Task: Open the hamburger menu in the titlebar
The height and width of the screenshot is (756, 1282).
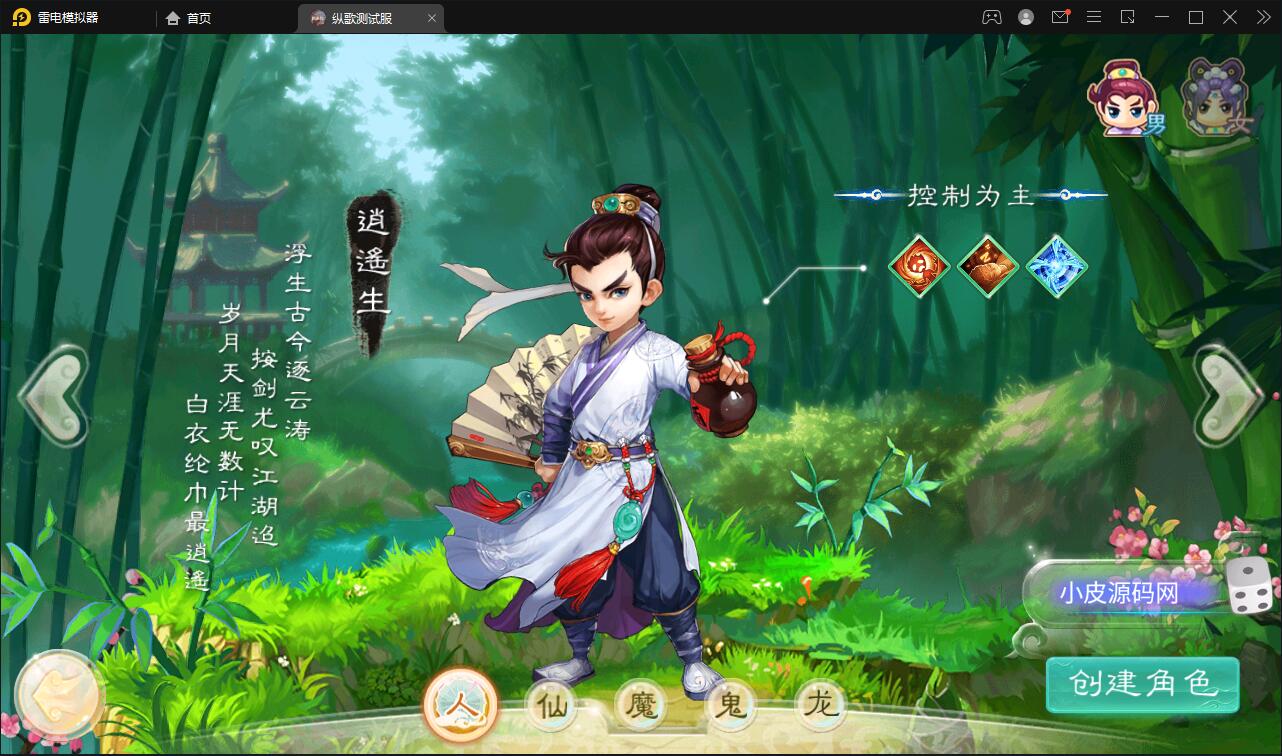Action: [1094, 17]
